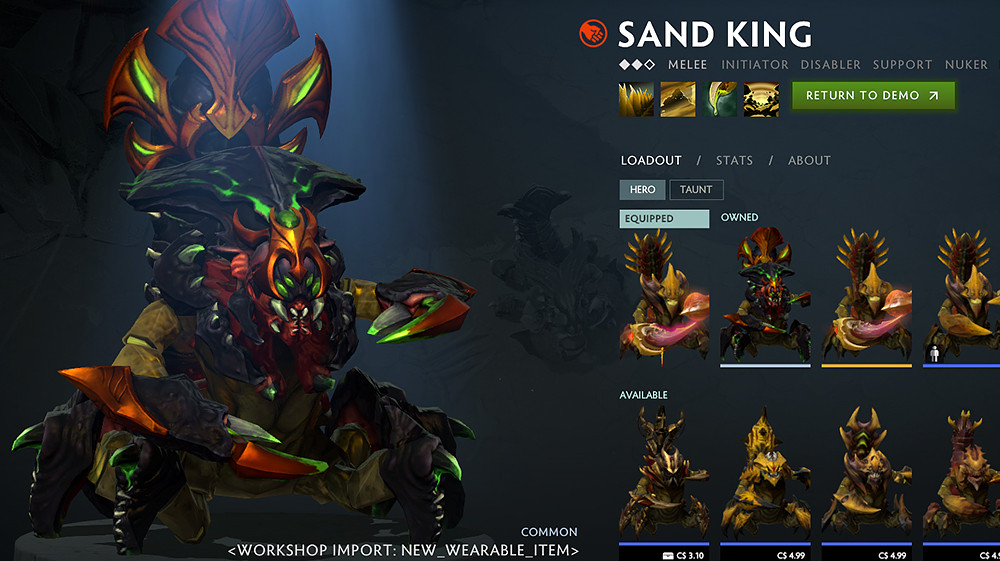Choose the owned red and green set
The height and width of the screenshot is (561, 1000).
(x=765, y=295)
